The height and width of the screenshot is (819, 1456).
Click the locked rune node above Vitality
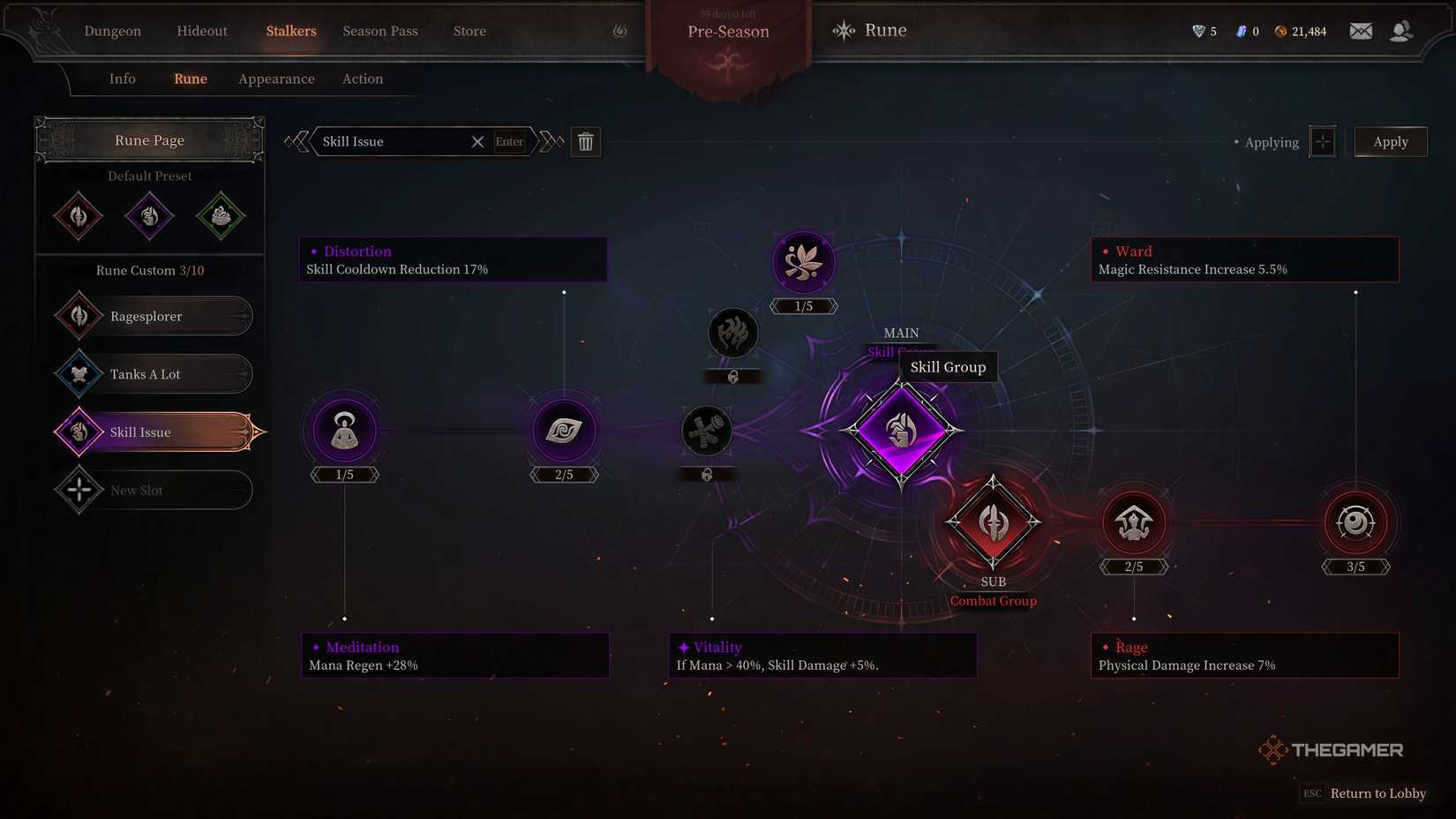(706, 432)
